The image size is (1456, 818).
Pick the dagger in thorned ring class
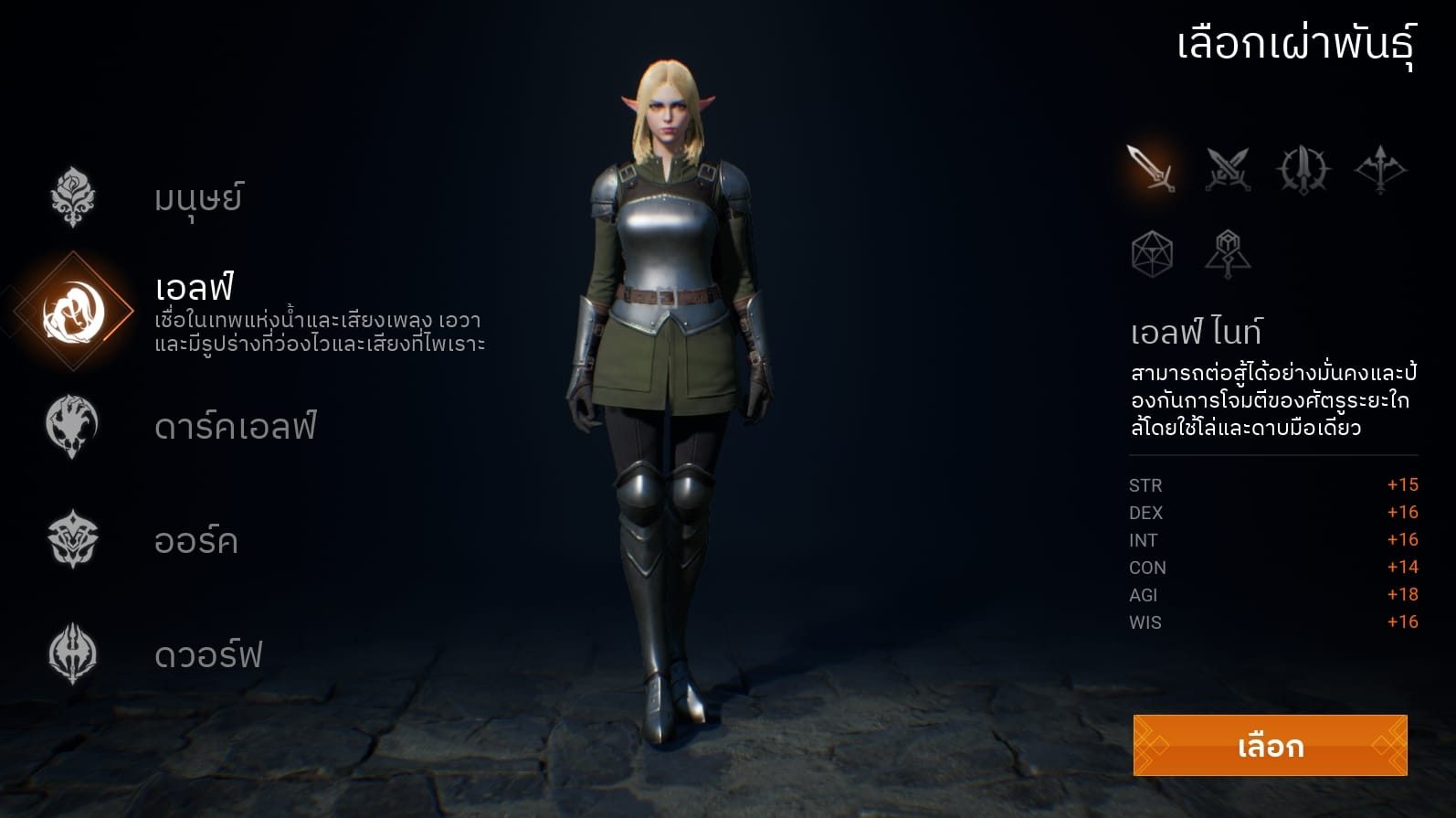pyautogui.click(x=1303, y=169)
